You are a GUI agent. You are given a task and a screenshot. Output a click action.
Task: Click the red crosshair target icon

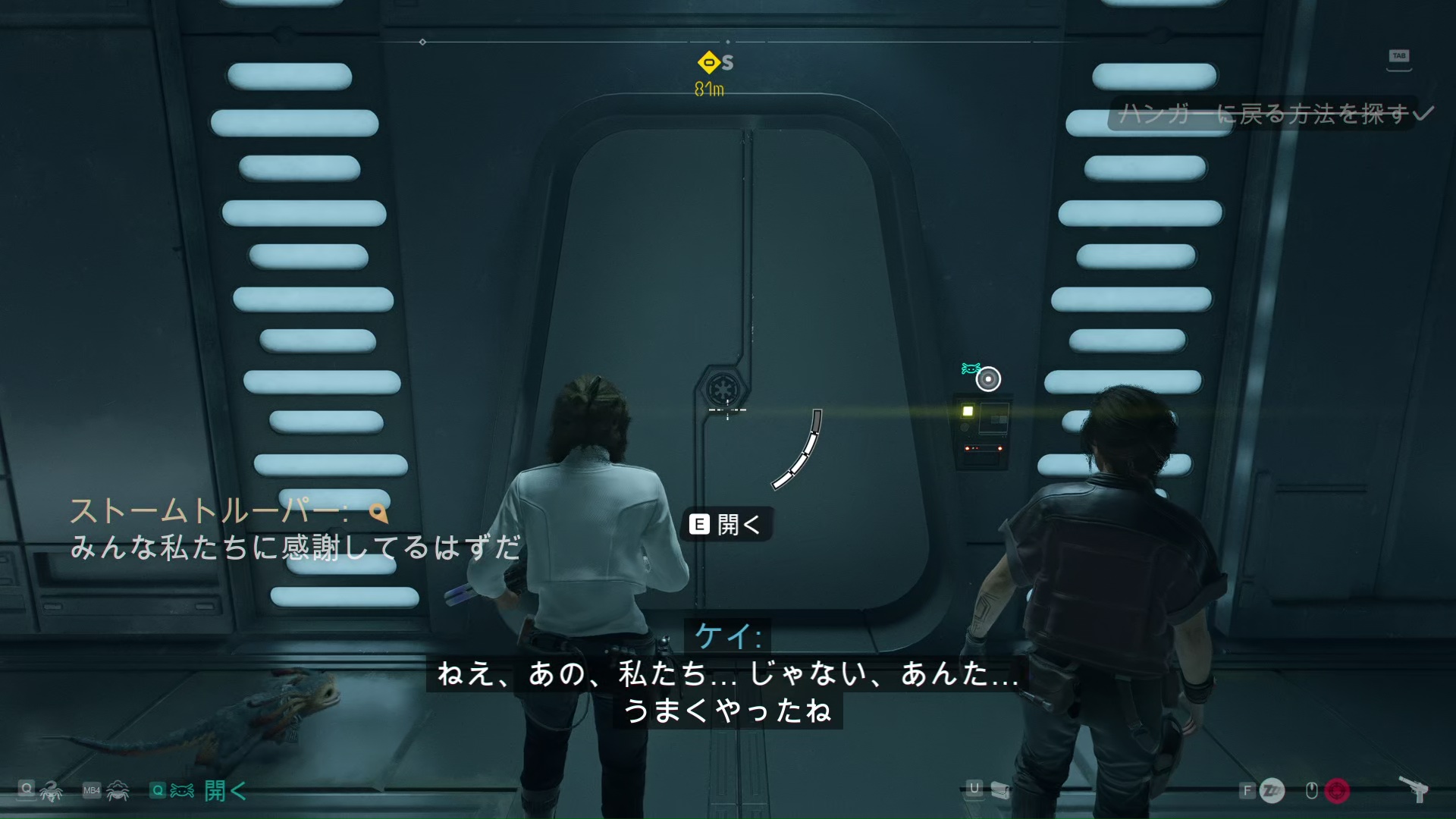coord(1337,791)
